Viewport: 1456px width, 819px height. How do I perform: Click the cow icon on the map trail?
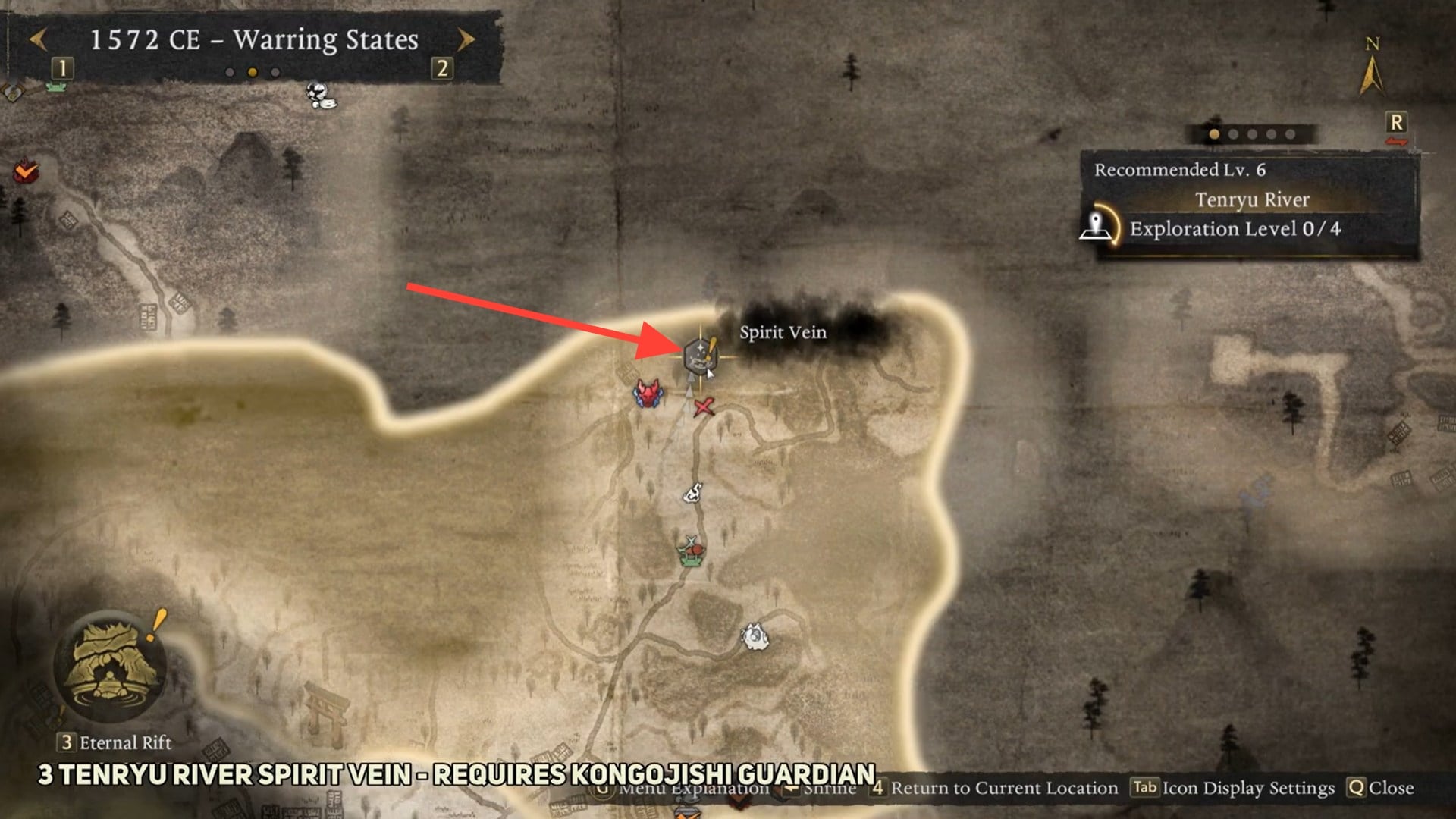click(x=694, y=493)
